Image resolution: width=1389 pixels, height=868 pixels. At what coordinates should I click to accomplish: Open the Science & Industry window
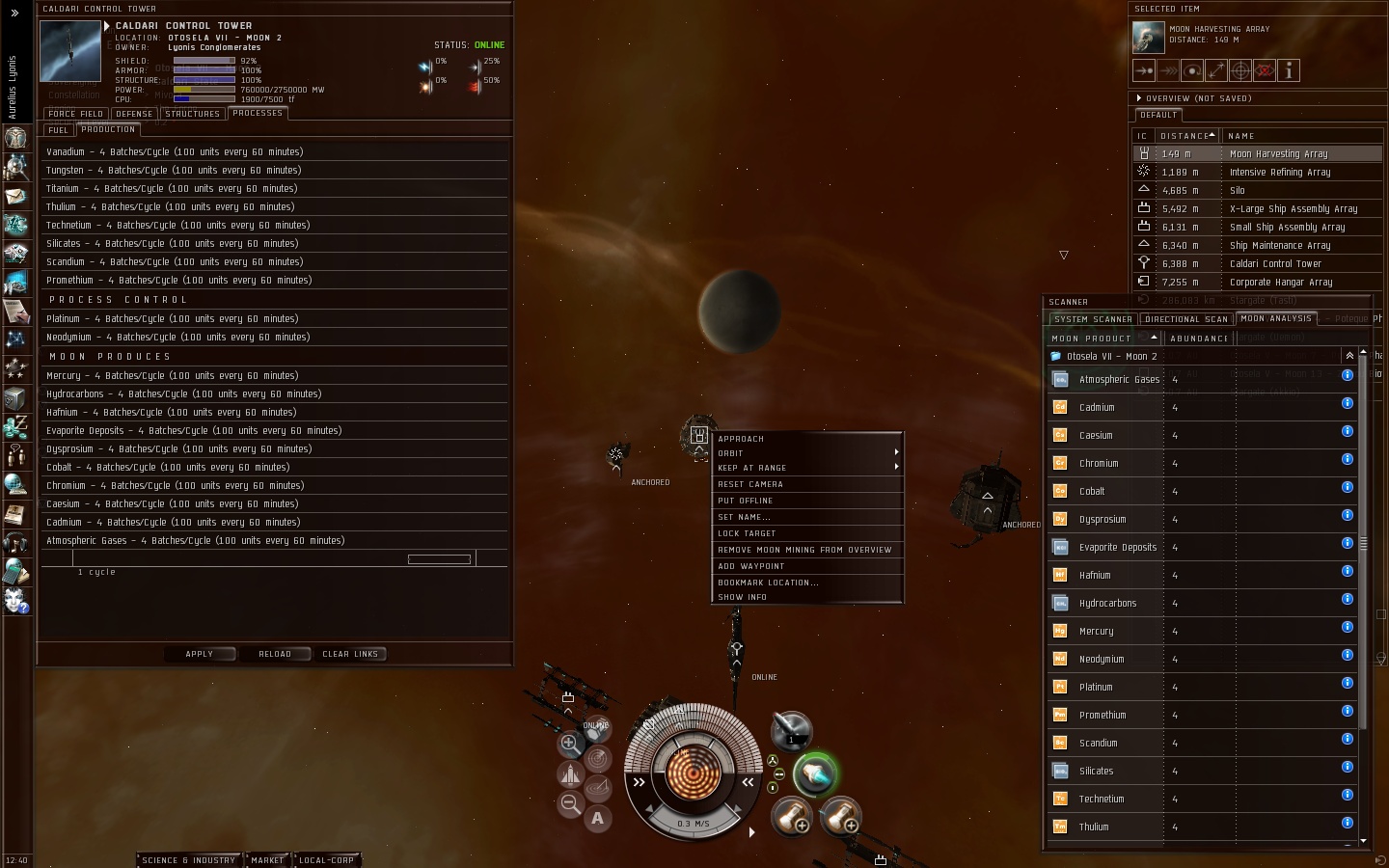click(189, 860)
